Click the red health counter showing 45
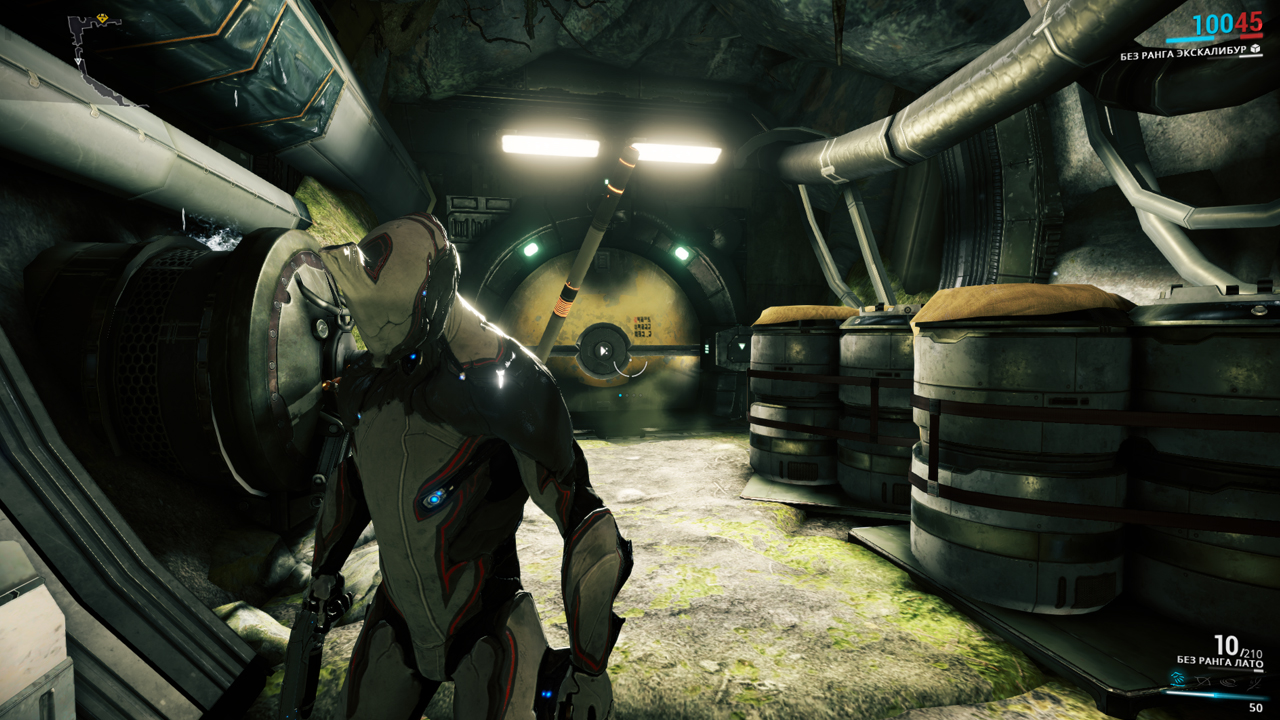Viewport: 1280px width, 720px height. click(x=1250, y=23)
